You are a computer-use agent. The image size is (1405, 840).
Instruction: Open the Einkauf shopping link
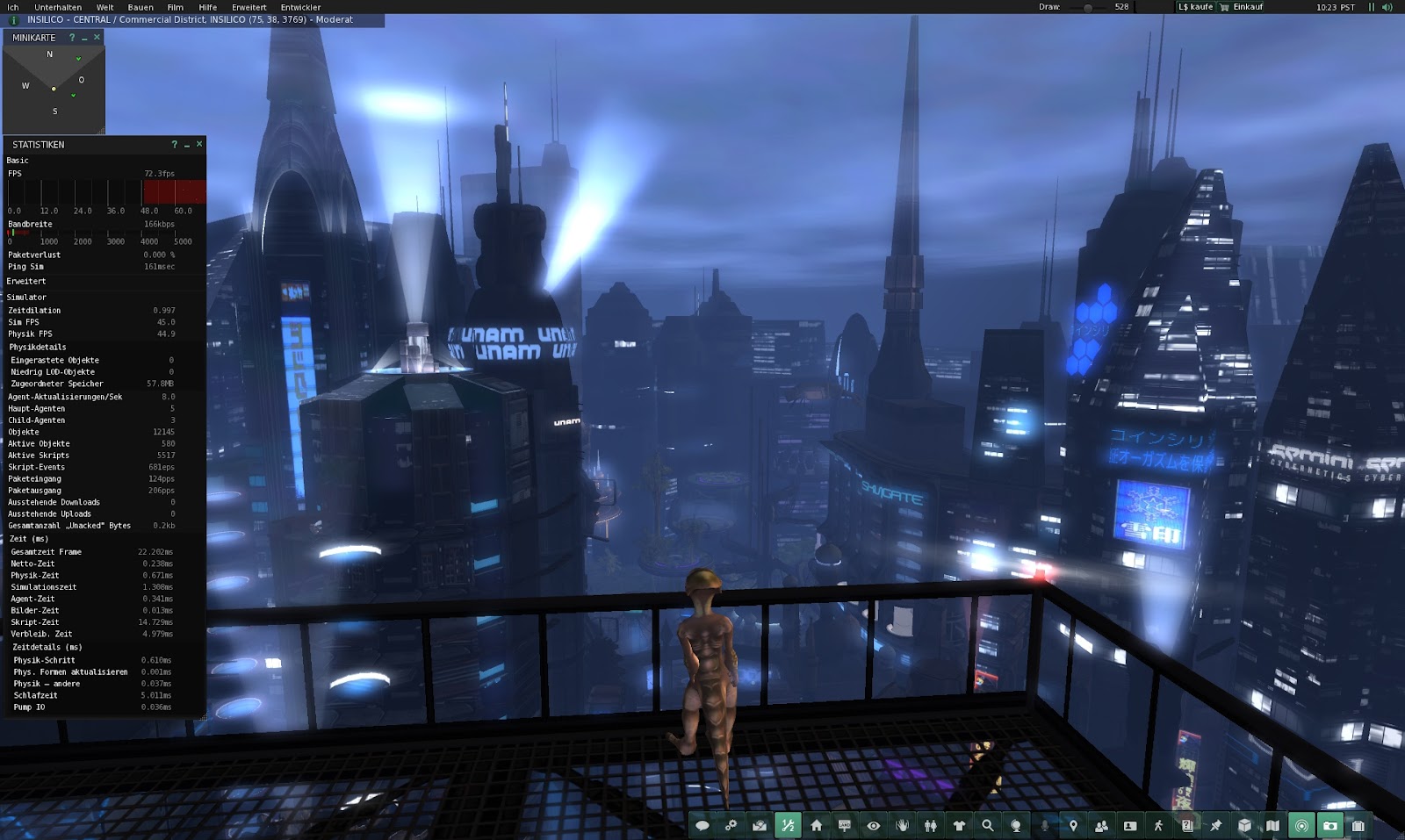[1247, 7]
